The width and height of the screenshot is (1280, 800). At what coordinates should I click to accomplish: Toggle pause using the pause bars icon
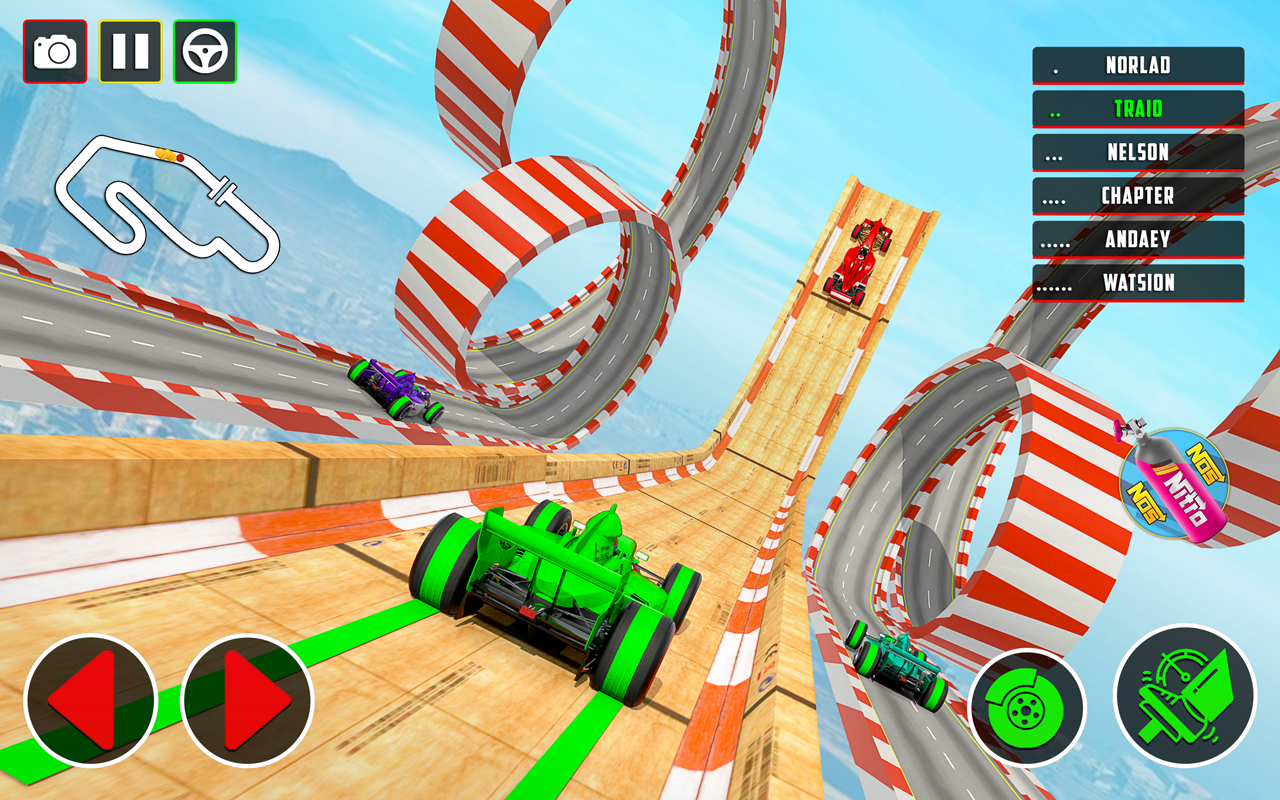tap(131, 48)
